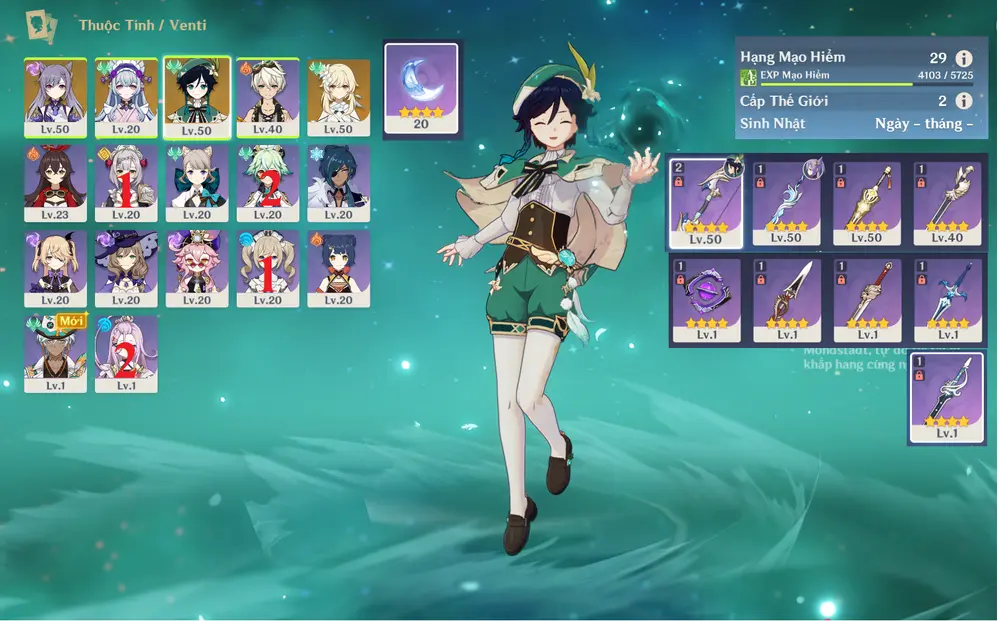999x621 pixels.
Task: Open the World Level info icon
Action: coord(964,101)
